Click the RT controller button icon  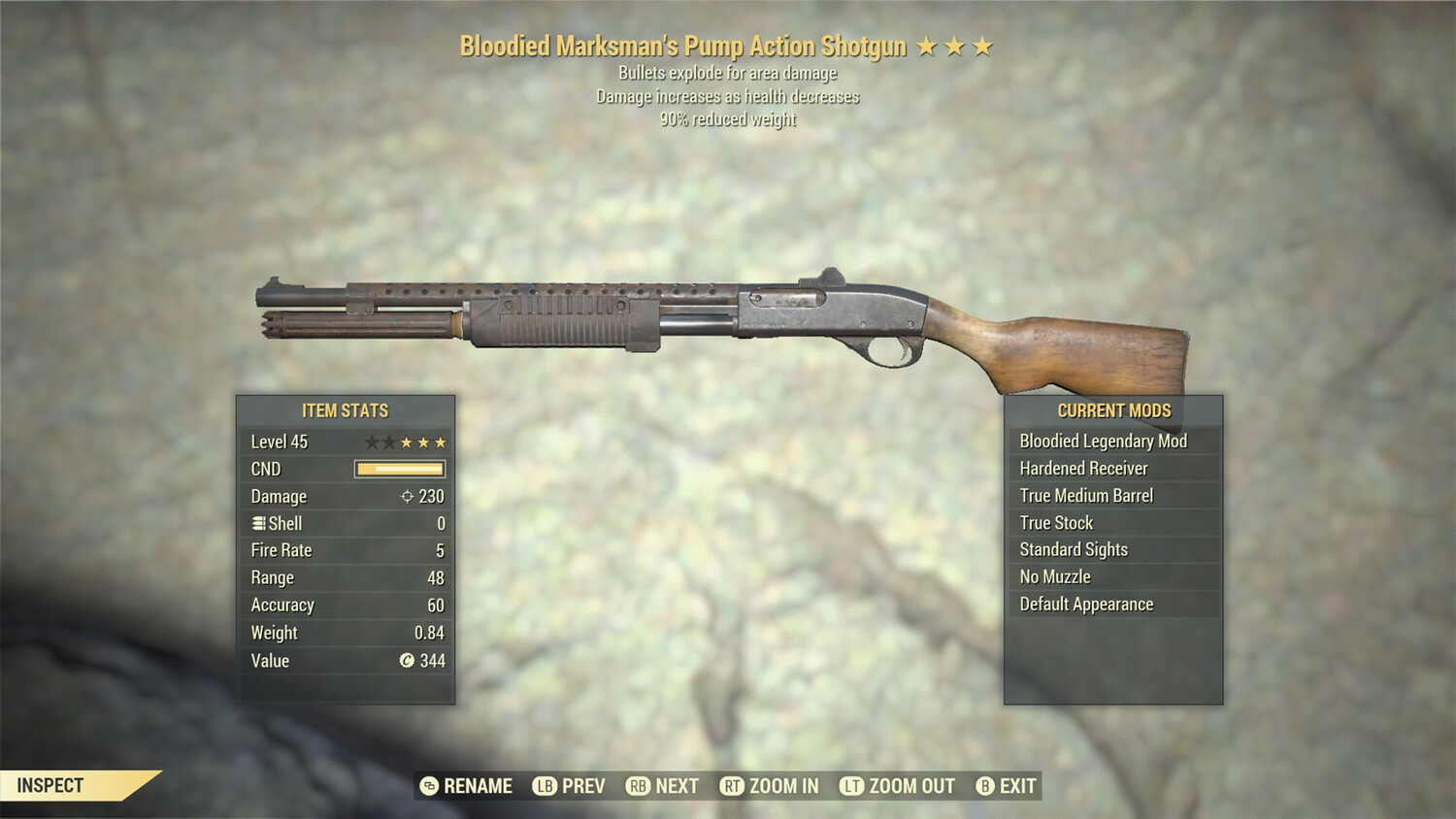point(733,786)
